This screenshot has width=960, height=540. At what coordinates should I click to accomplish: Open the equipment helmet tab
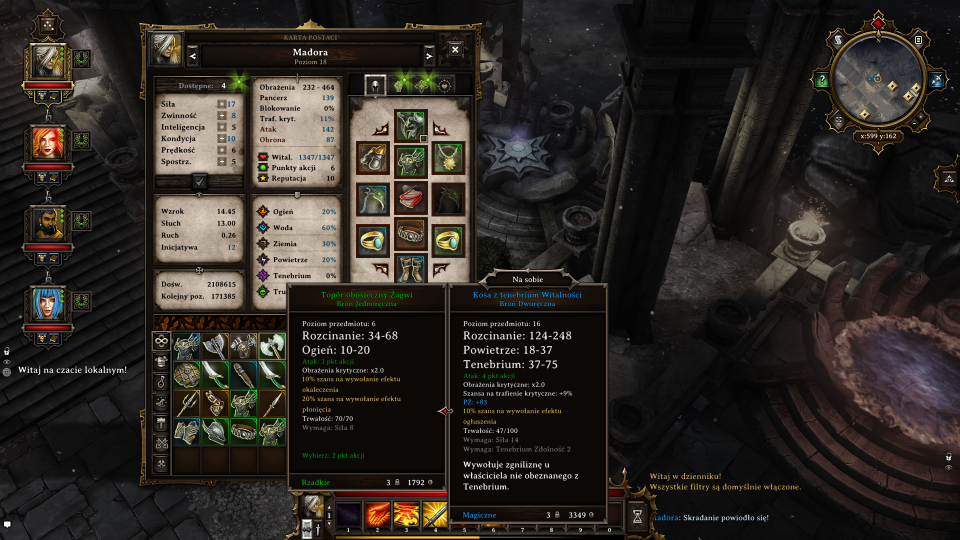click(374, 85)
